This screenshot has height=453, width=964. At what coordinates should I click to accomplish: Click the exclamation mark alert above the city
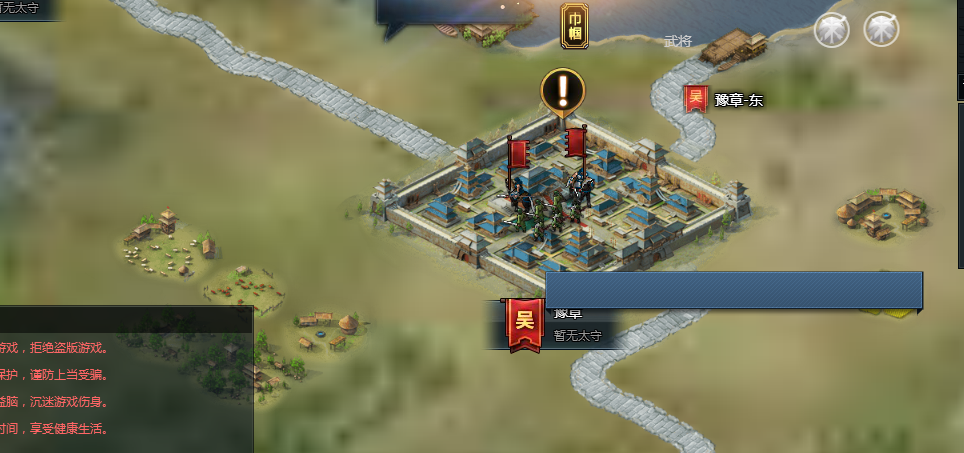[563, 91]
